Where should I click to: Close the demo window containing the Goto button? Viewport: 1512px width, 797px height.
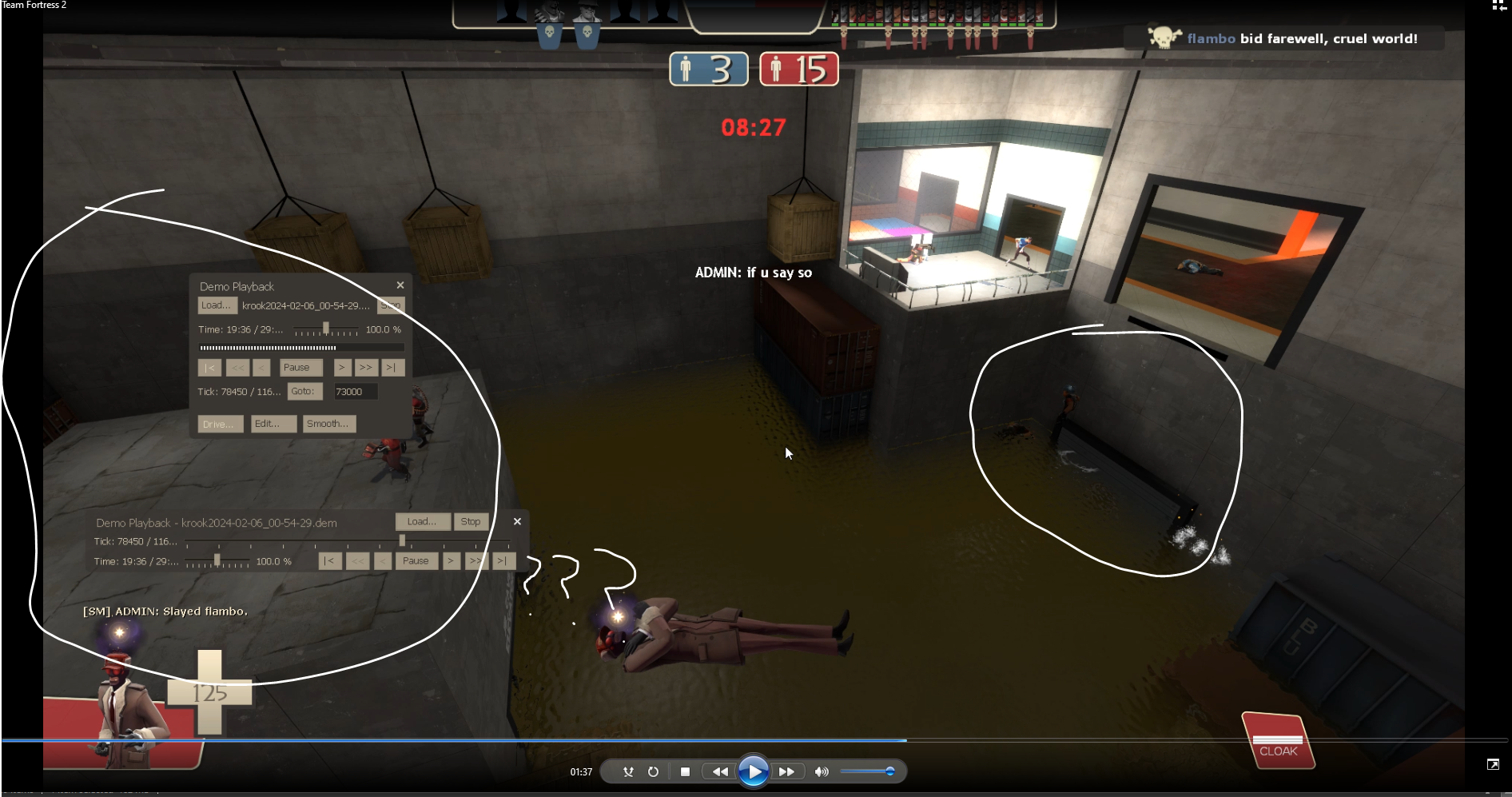400,285
